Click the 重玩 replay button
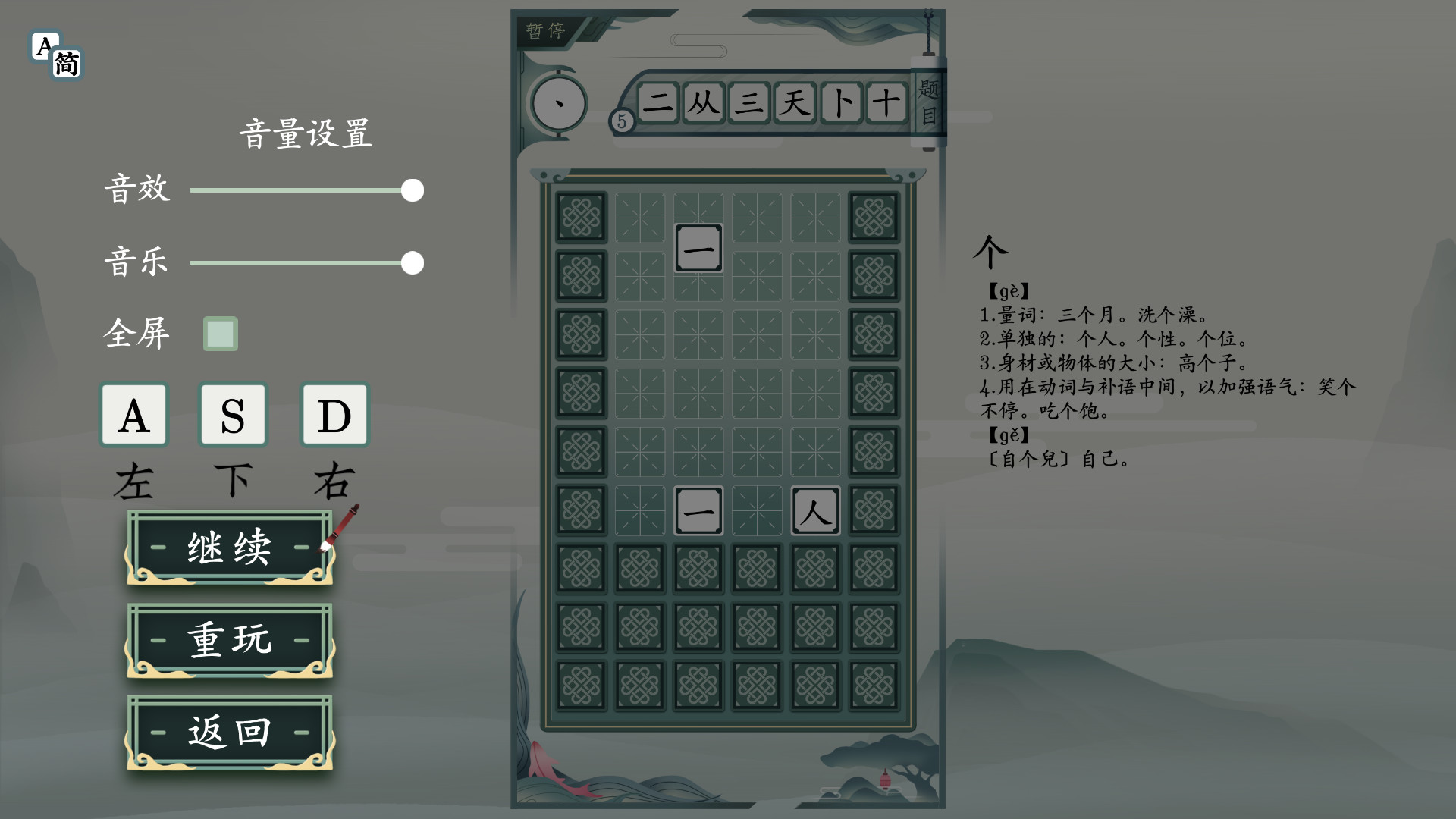The height and width of the screenshot is (819, 1456). [x=229, y=641]
